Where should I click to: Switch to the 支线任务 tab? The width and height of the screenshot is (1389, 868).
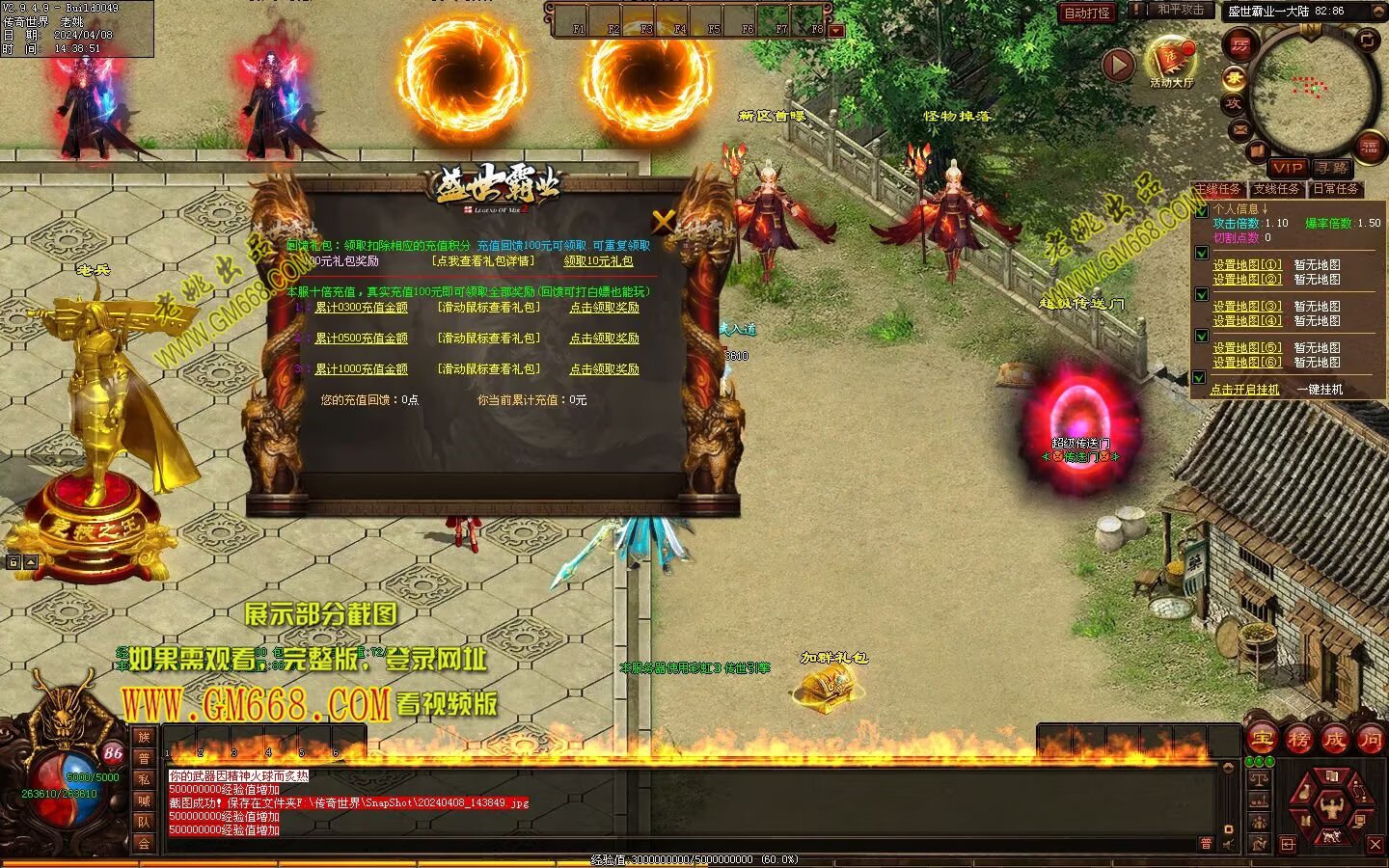(1277, 189)
